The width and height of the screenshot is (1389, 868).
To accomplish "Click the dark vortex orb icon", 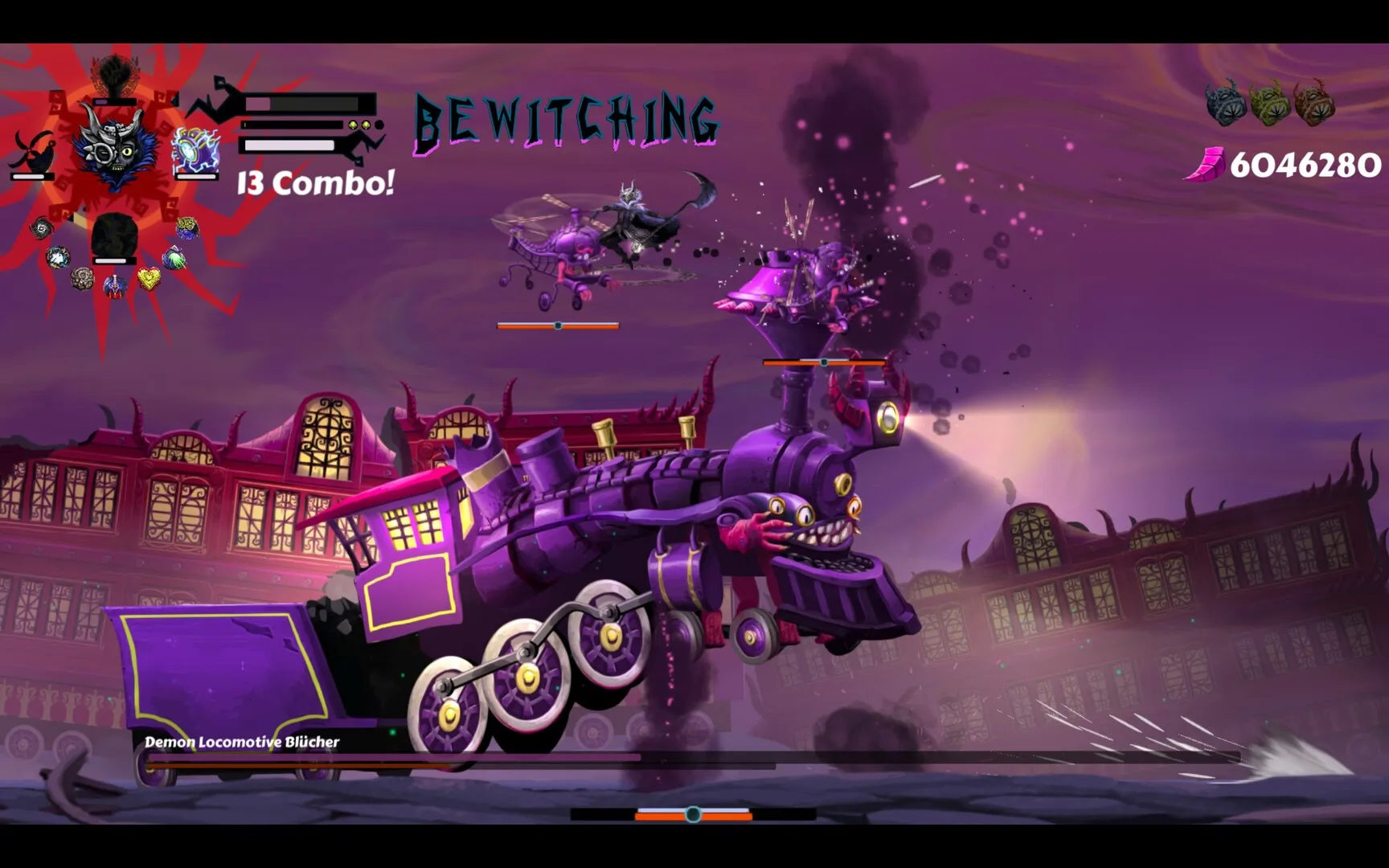I will pyautogui.click(x=41, y=227).
